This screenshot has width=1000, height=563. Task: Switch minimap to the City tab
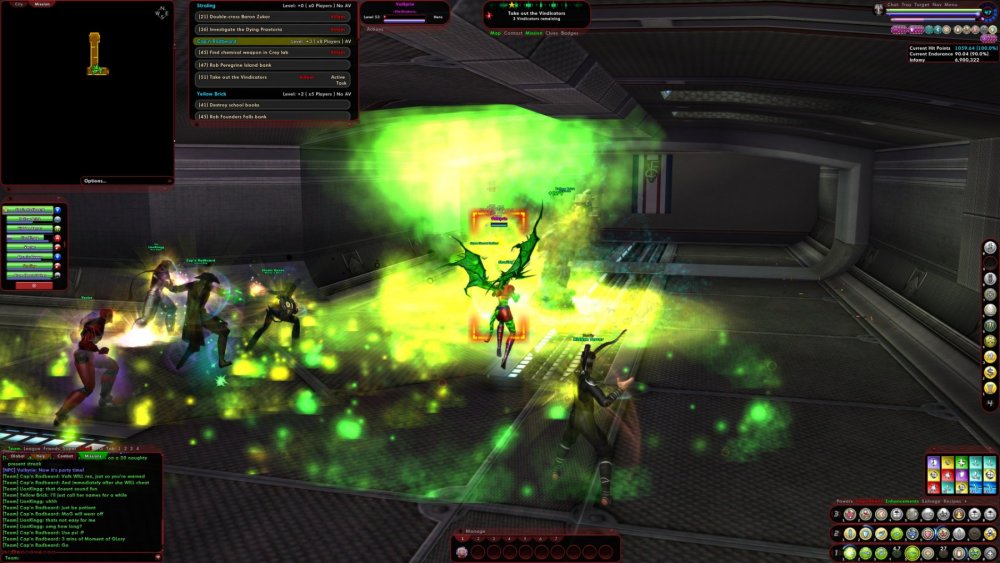[18, 5]
